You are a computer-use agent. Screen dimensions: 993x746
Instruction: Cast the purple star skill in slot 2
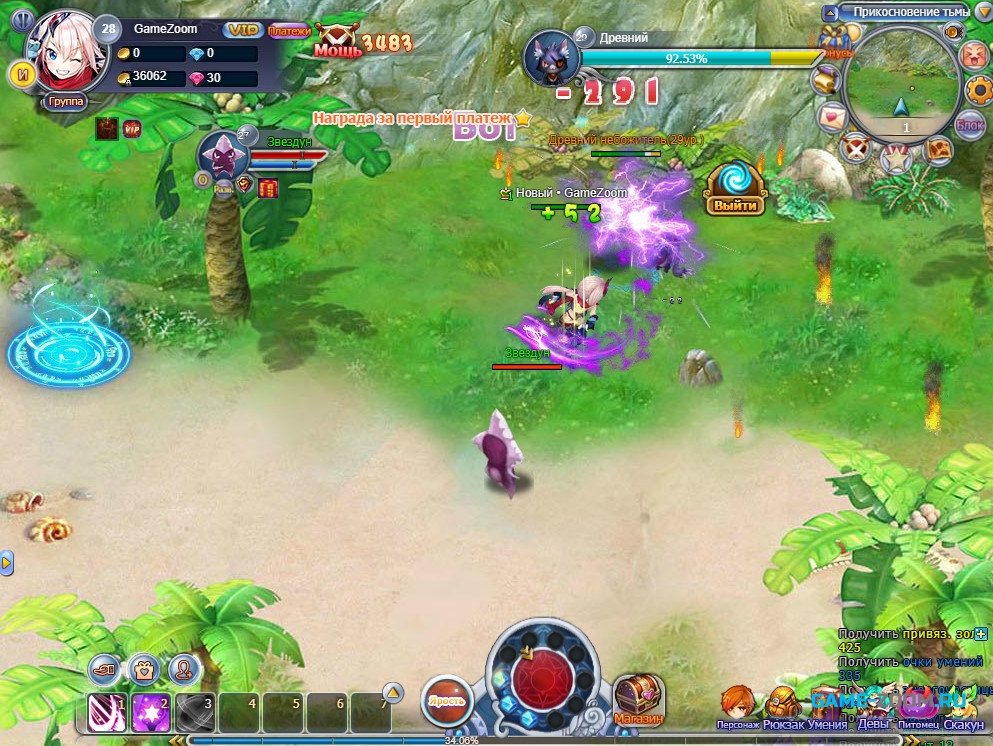point(150,712)
